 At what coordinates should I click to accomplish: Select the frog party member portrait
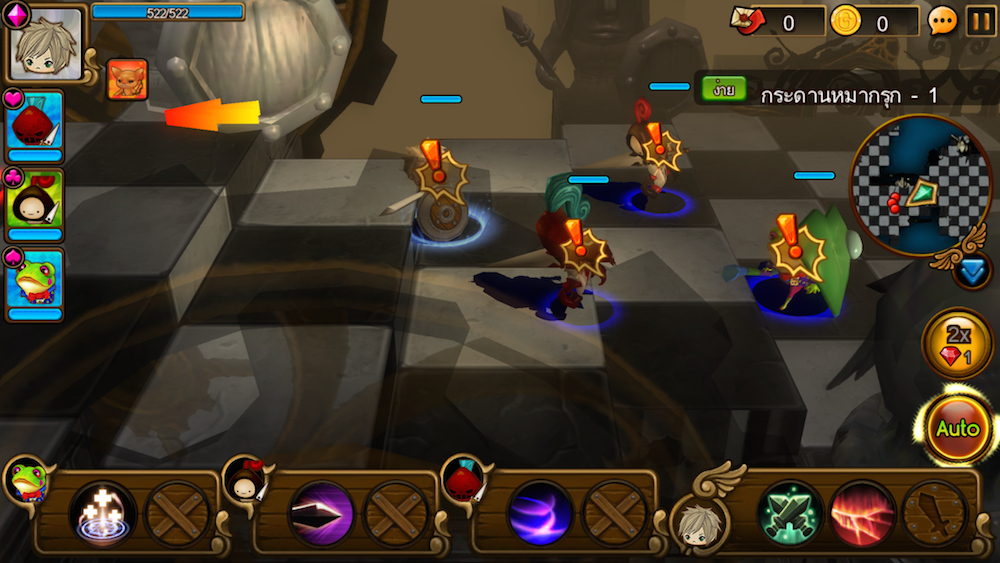tap(35, 280)
